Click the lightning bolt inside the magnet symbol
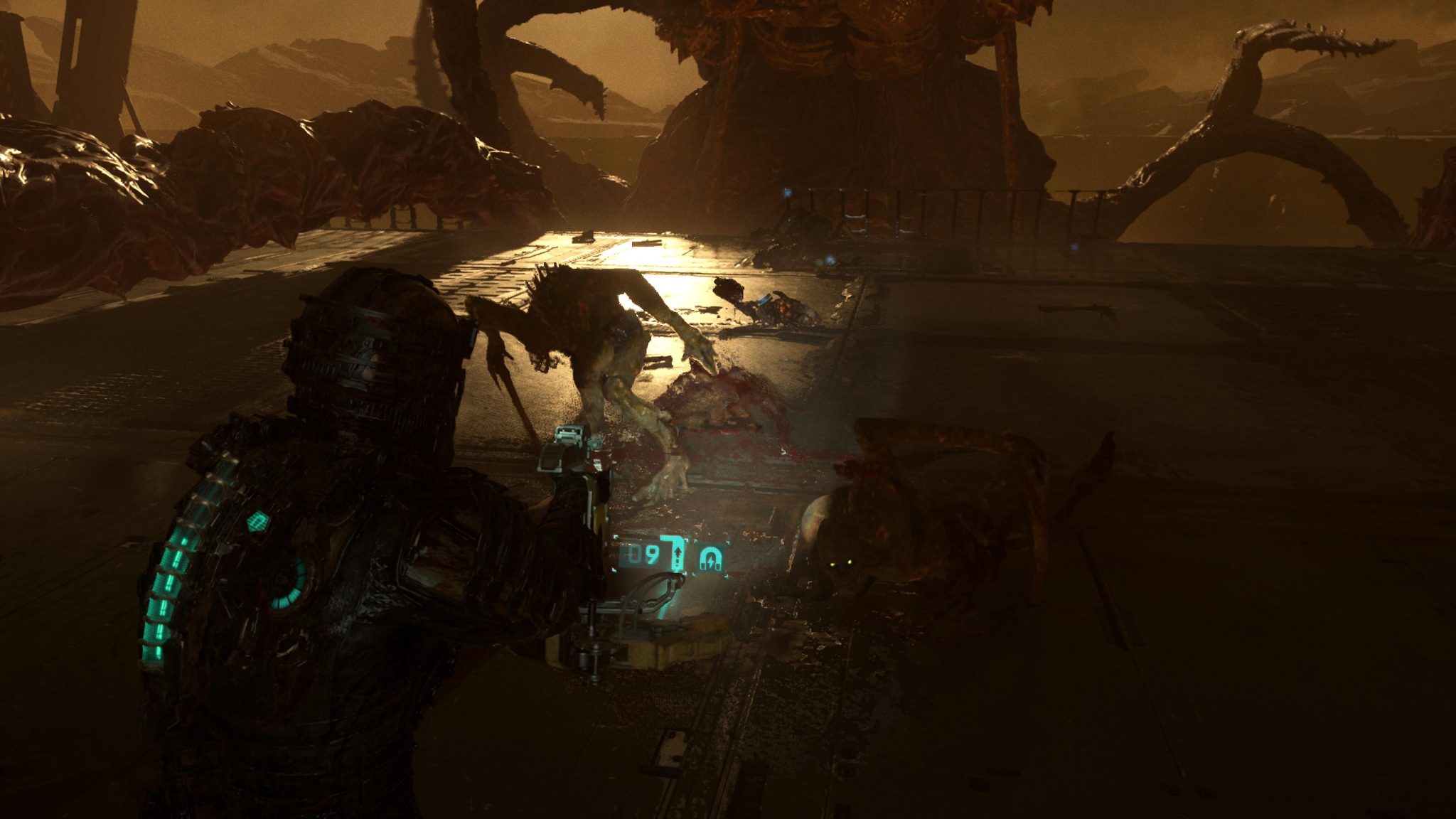 coord(711,561)
